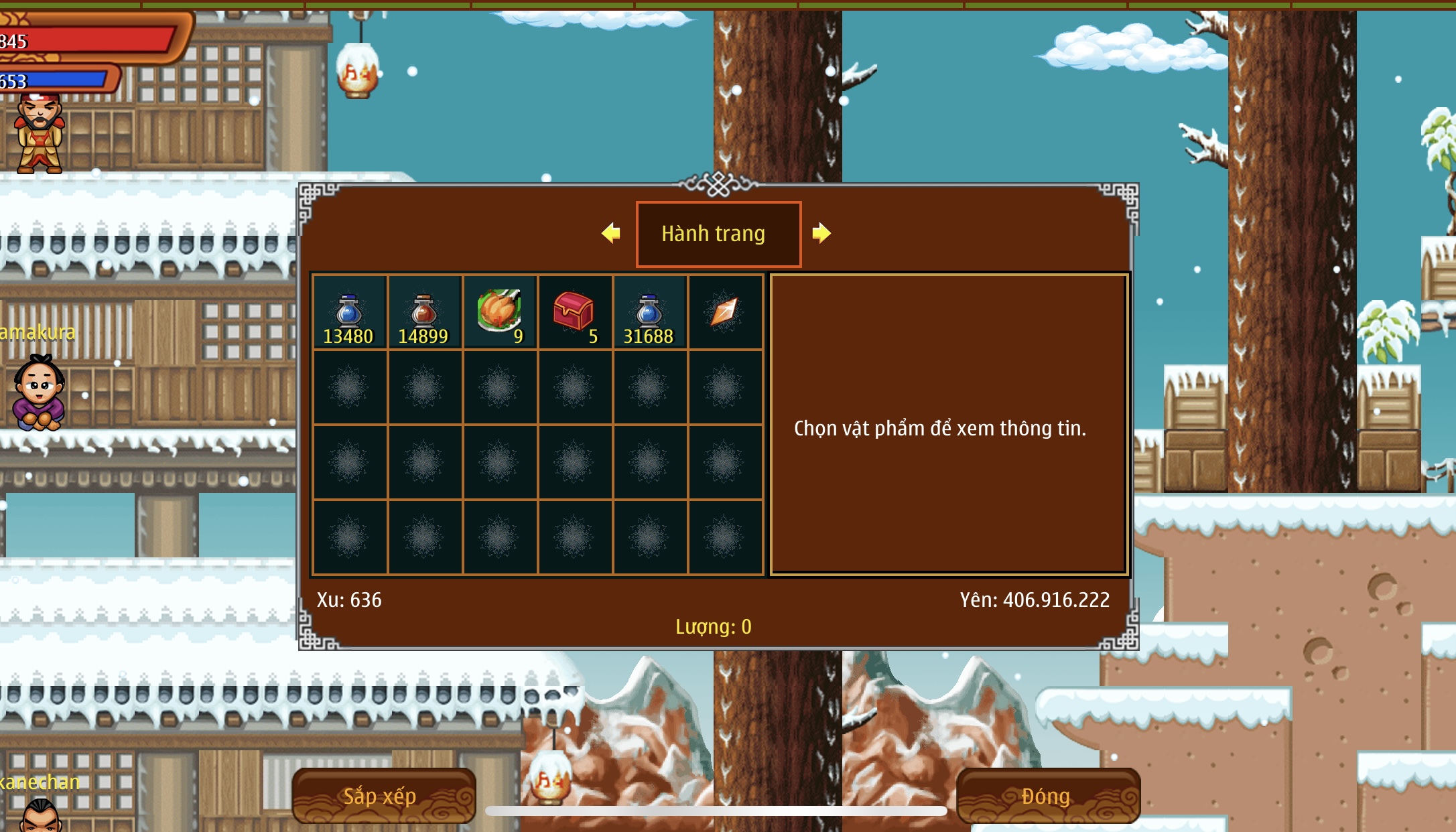Choose the blue potion stack of 31688
The image size is (1456, 832).
[x=649, y=312]
